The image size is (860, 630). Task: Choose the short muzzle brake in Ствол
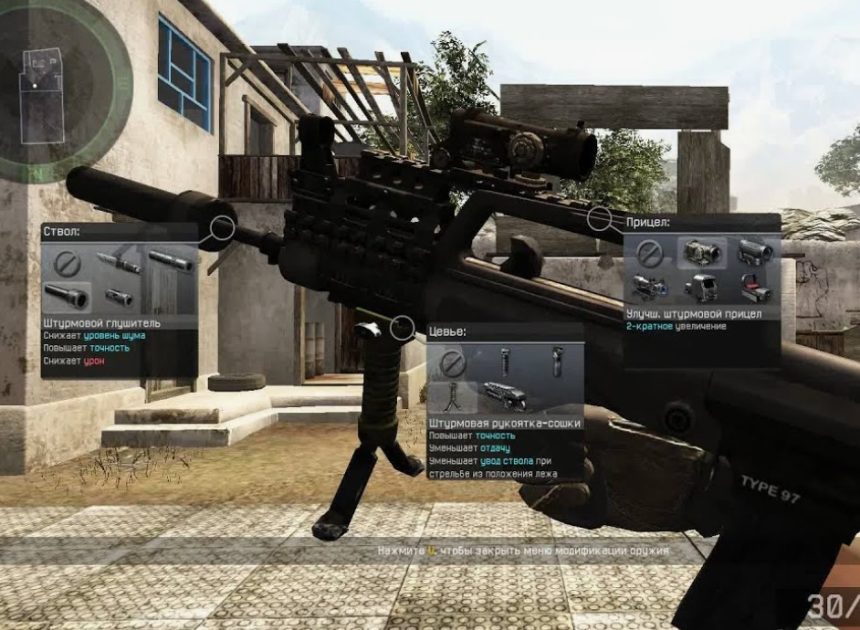tap(119, 296)
